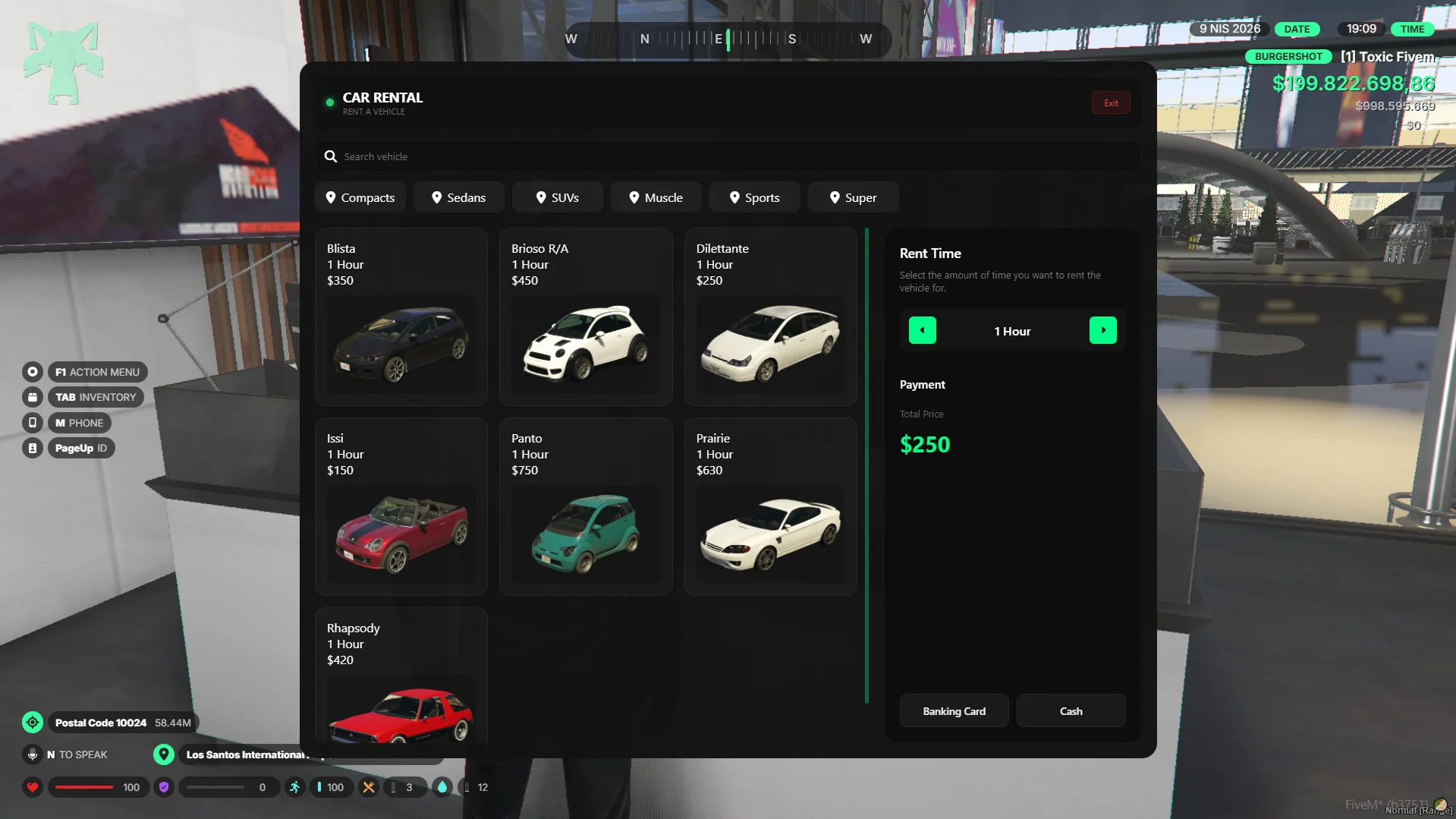The height and width of the screenshot is (819, 1456).
Task: Close the car rental with Exit
Action: pos(1111,103)
